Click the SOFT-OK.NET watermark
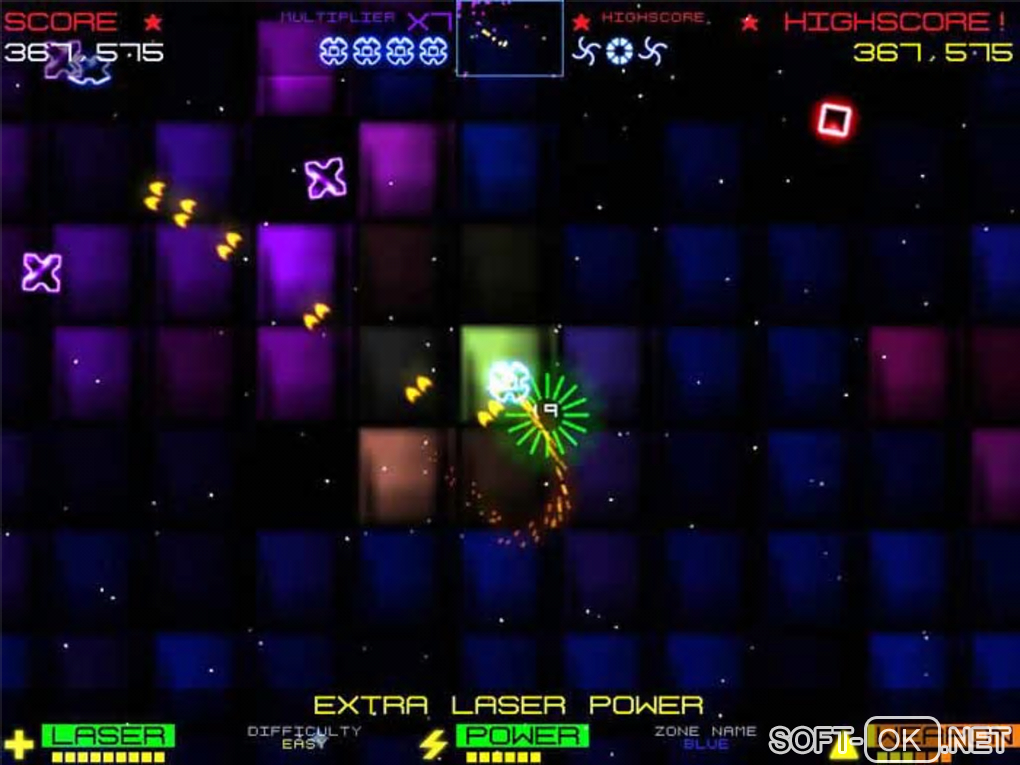 [890, 741]
